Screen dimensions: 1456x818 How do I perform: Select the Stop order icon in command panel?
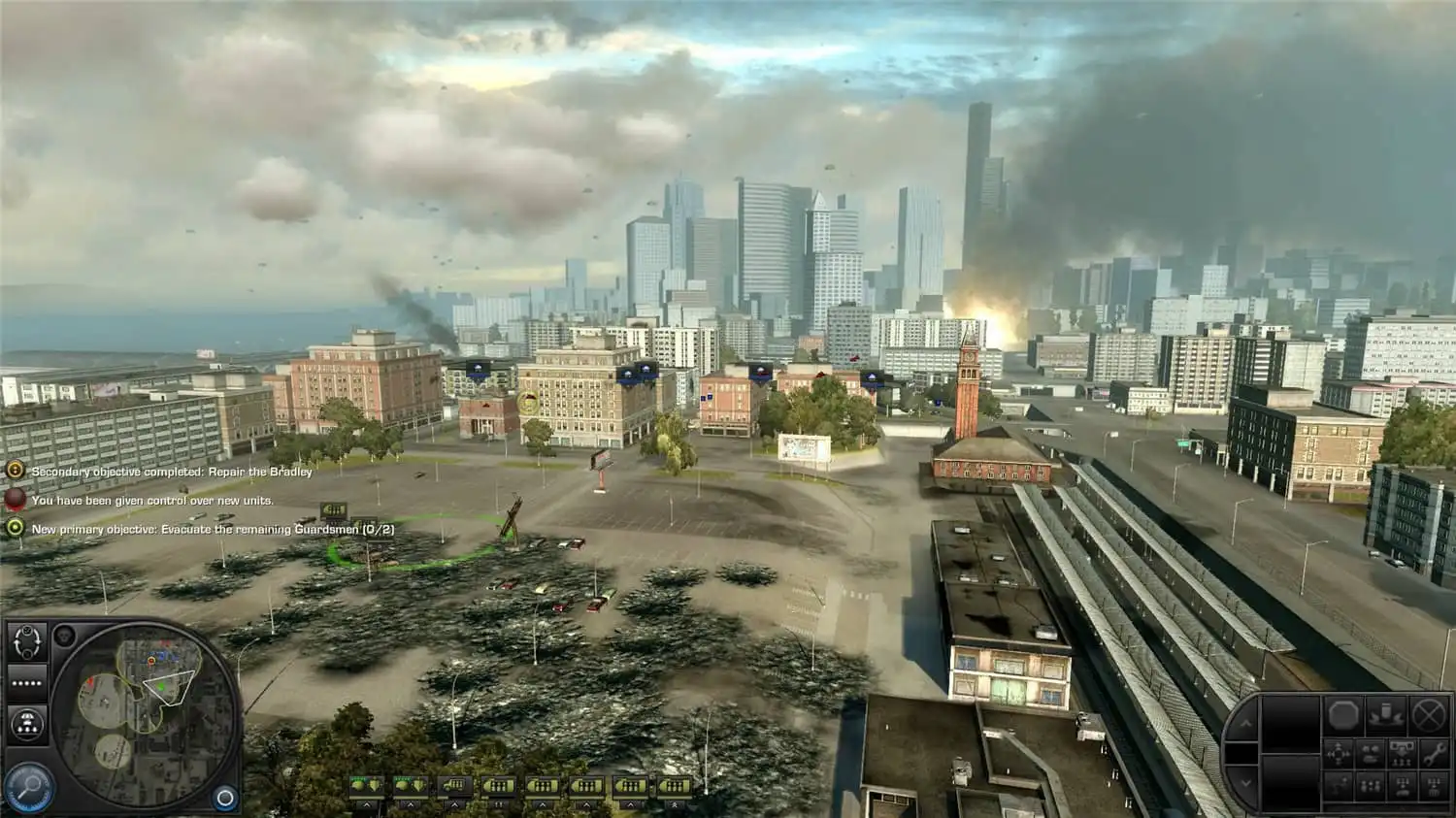click(x=1344, y=715)
